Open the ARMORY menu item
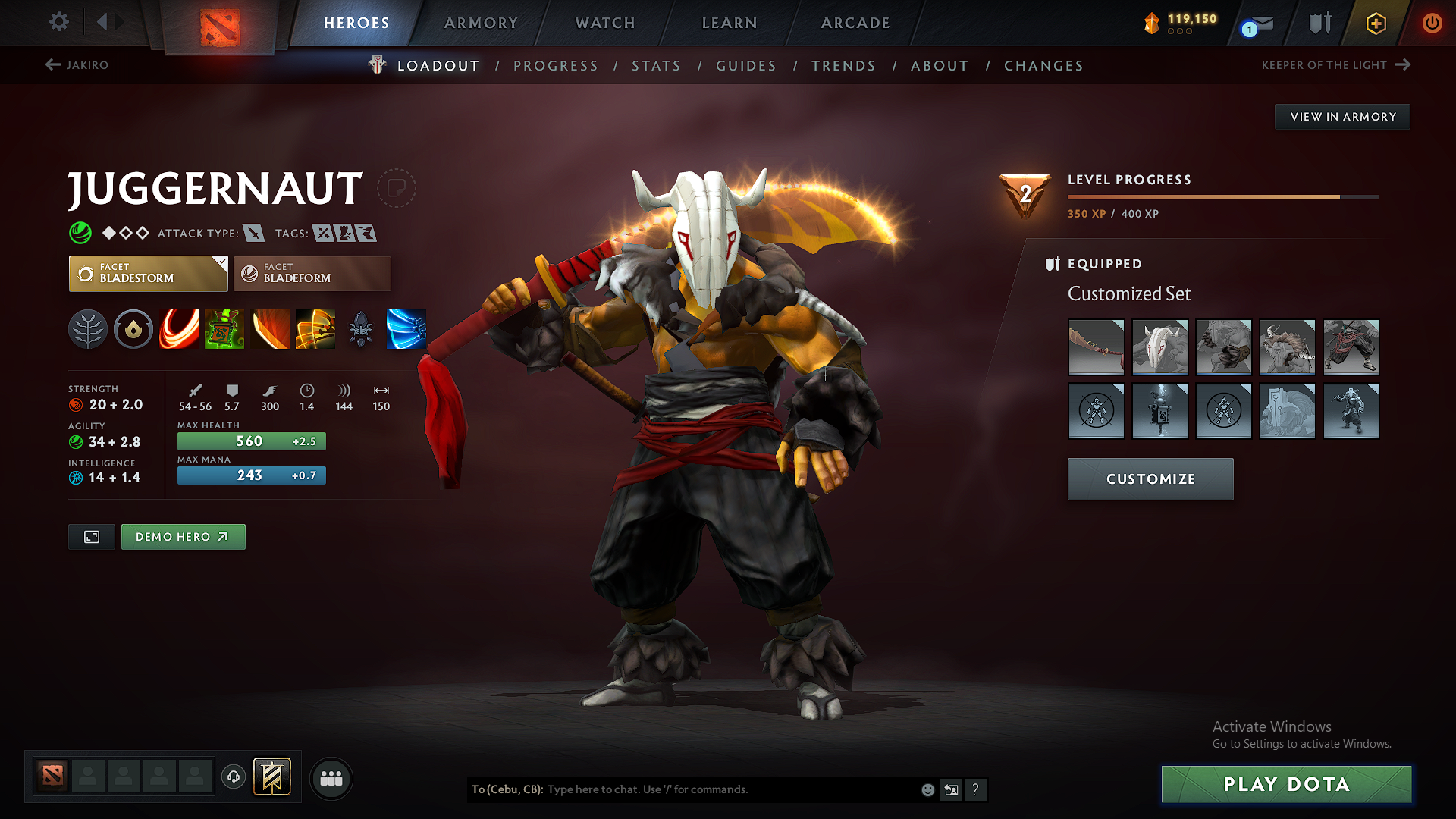The image size is (1456, 819). 481,23
